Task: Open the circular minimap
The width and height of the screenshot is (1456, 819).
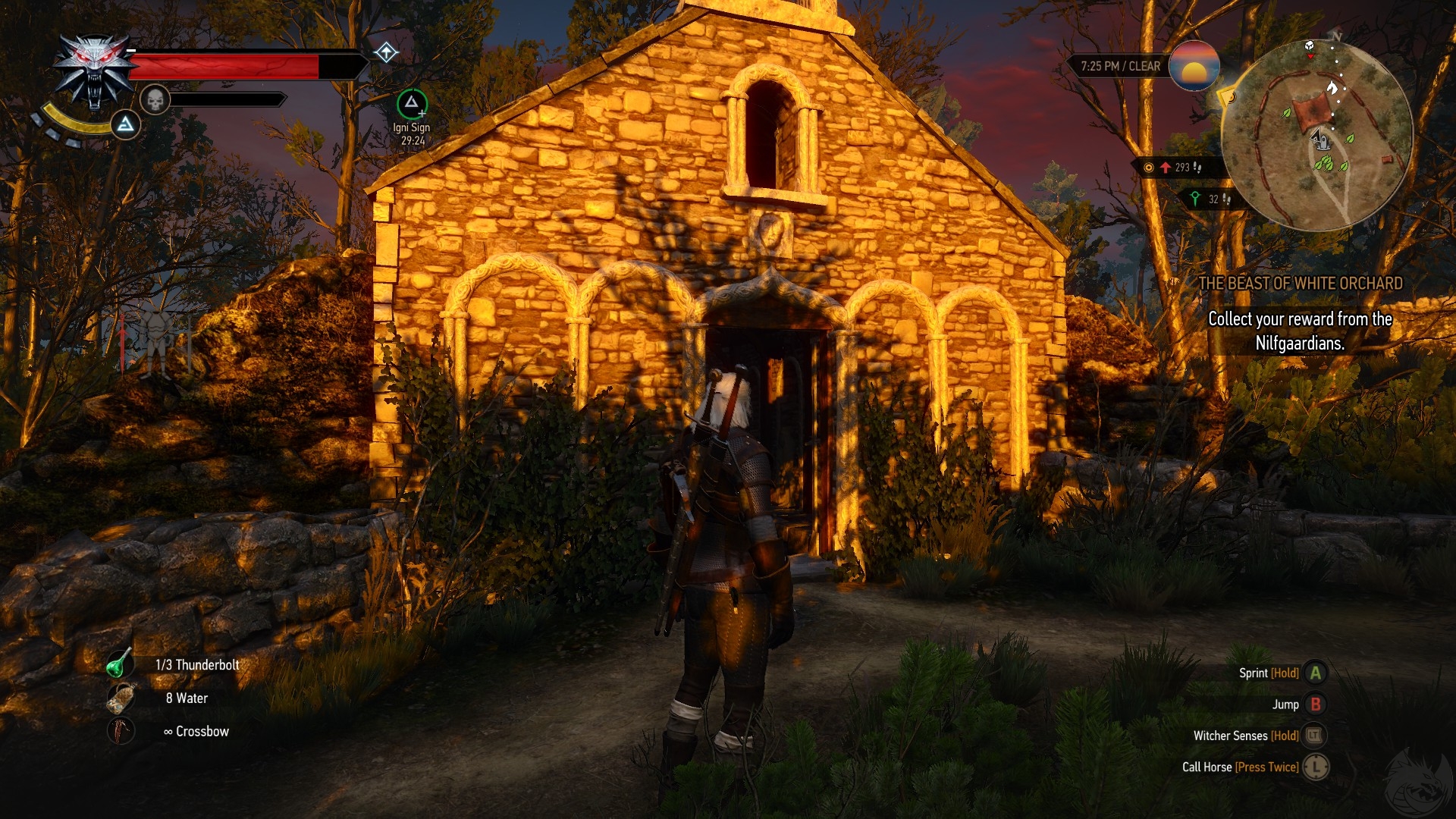Action: [1317, 134]
